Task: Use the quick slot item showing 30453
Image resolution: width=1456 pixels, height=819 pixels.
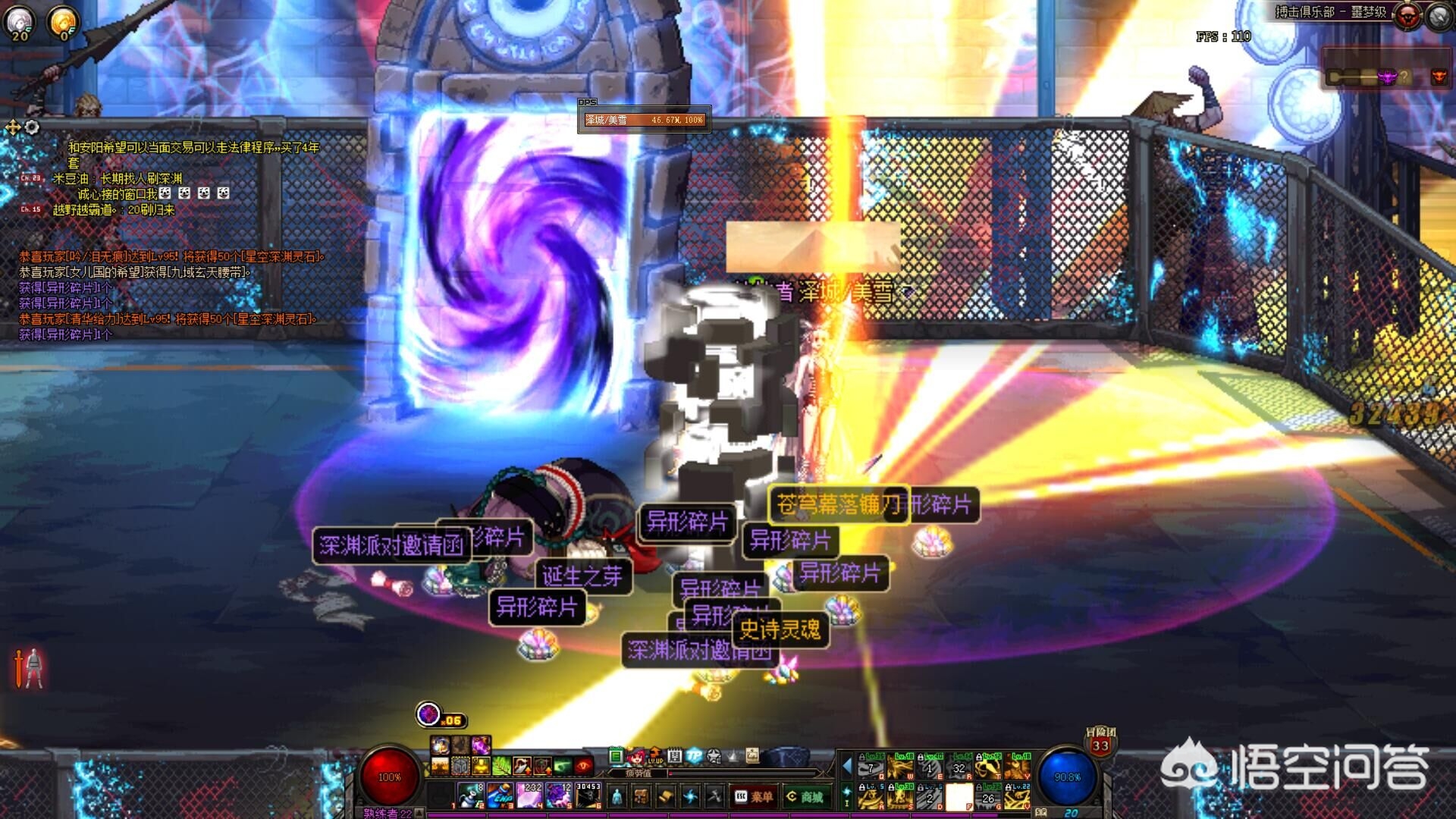Action: [x=588, y=795]
